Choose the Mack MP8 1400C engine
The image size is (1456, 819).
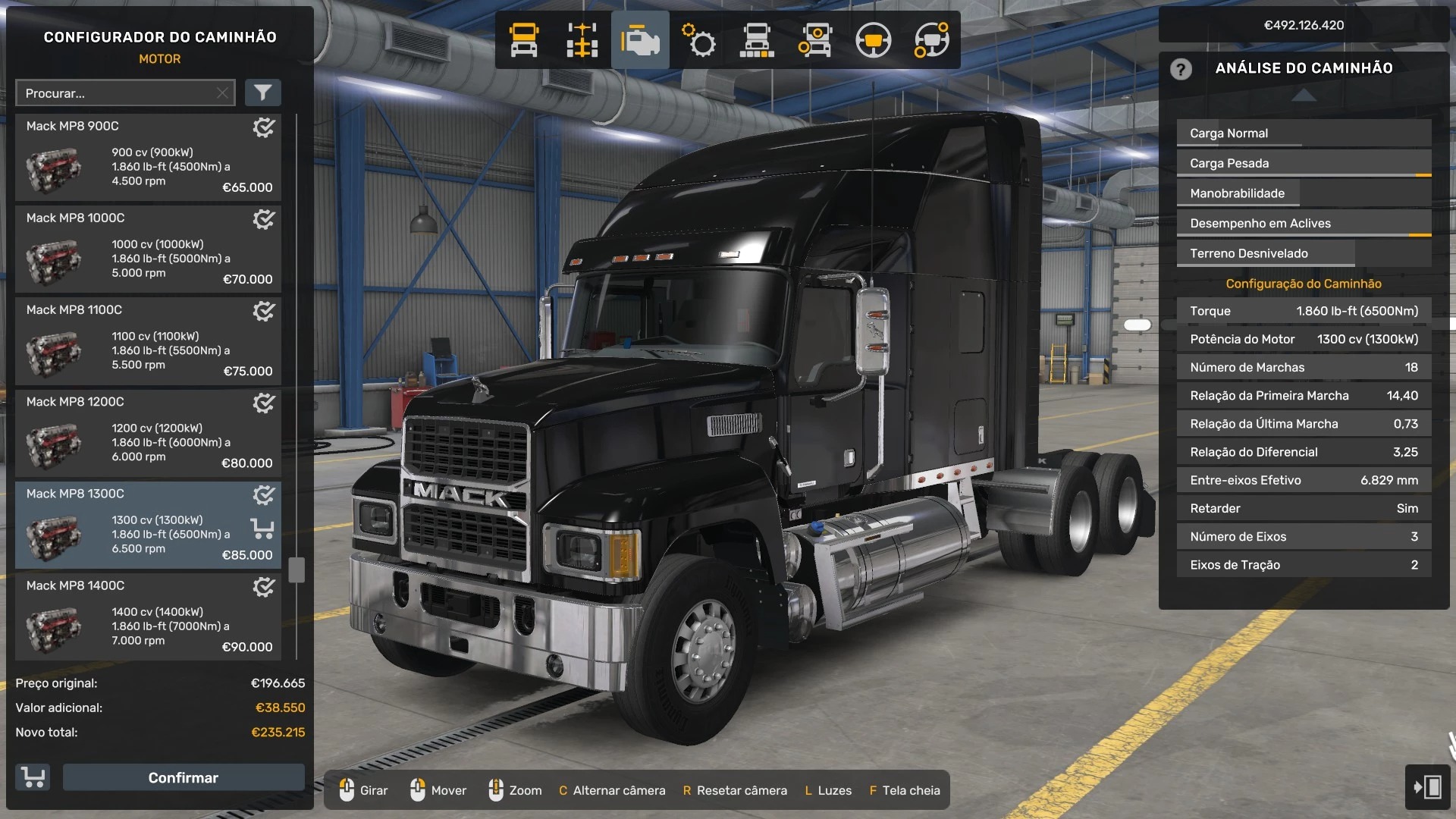(x=148, y=617)
